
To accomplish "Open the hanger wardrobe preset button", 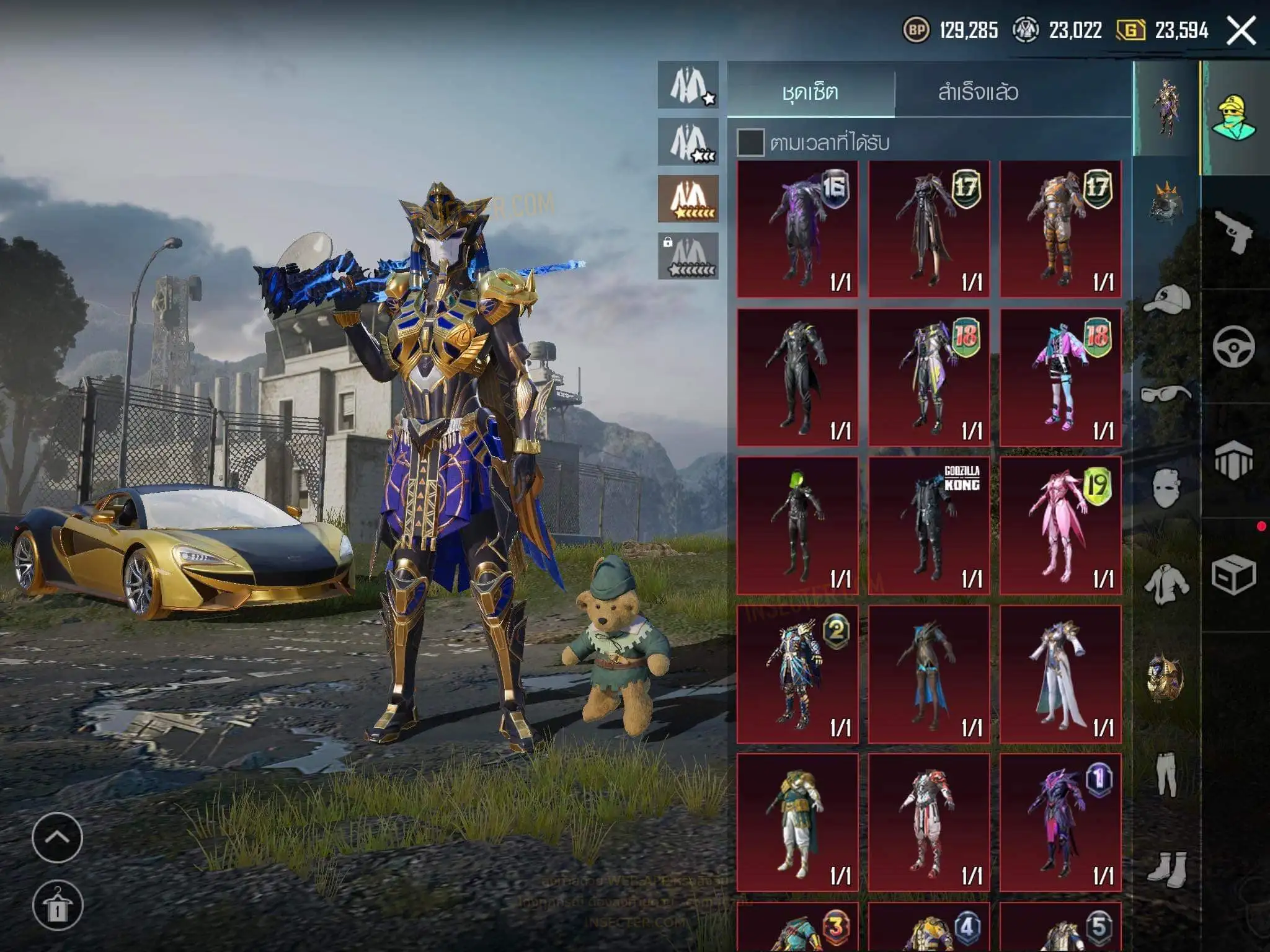I will 57,906.
